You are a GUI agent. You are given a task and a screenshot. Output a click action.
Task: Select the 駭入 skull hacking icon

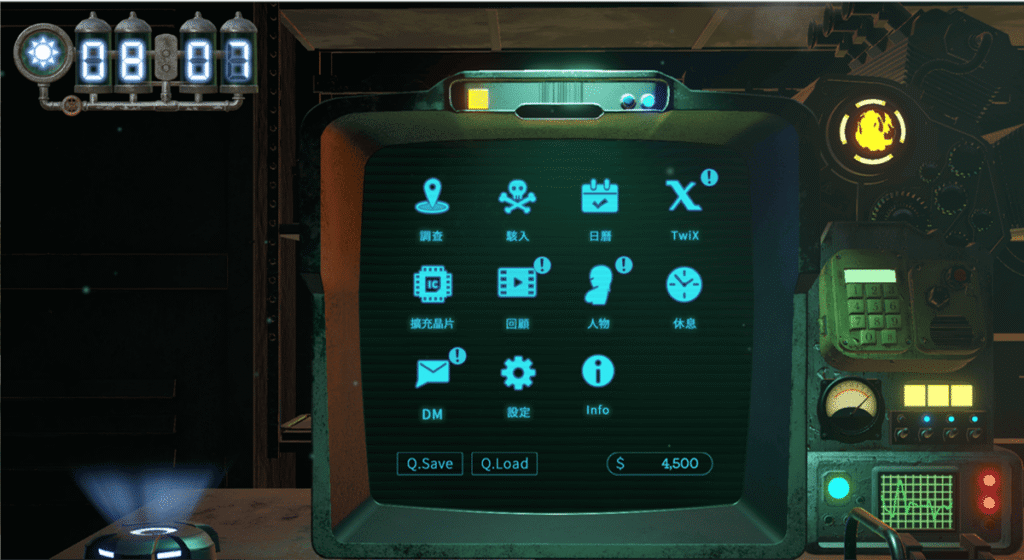pyautogui.click(x=517, y=198)
